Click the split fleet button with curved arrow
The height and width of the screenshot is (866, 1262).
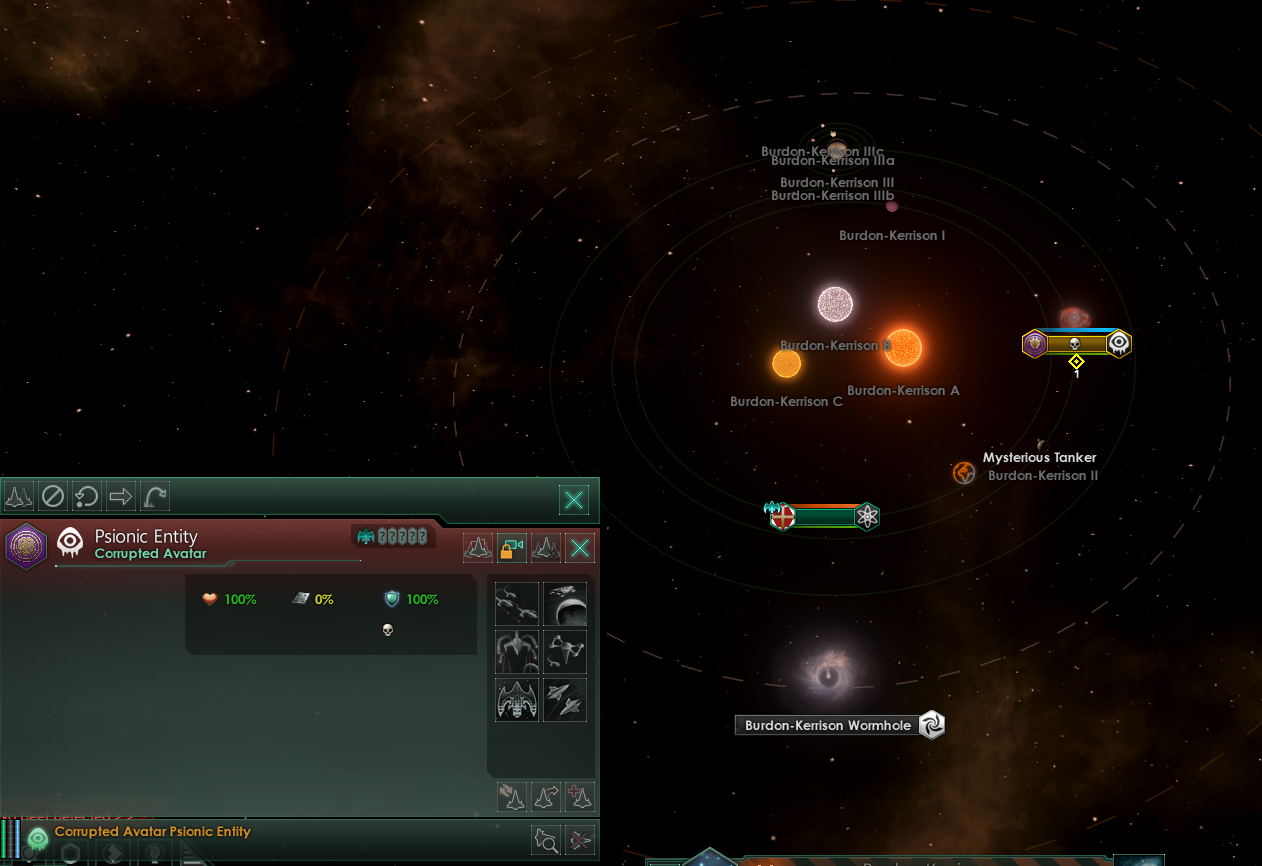pyautogui.click(x=547, y=796)
